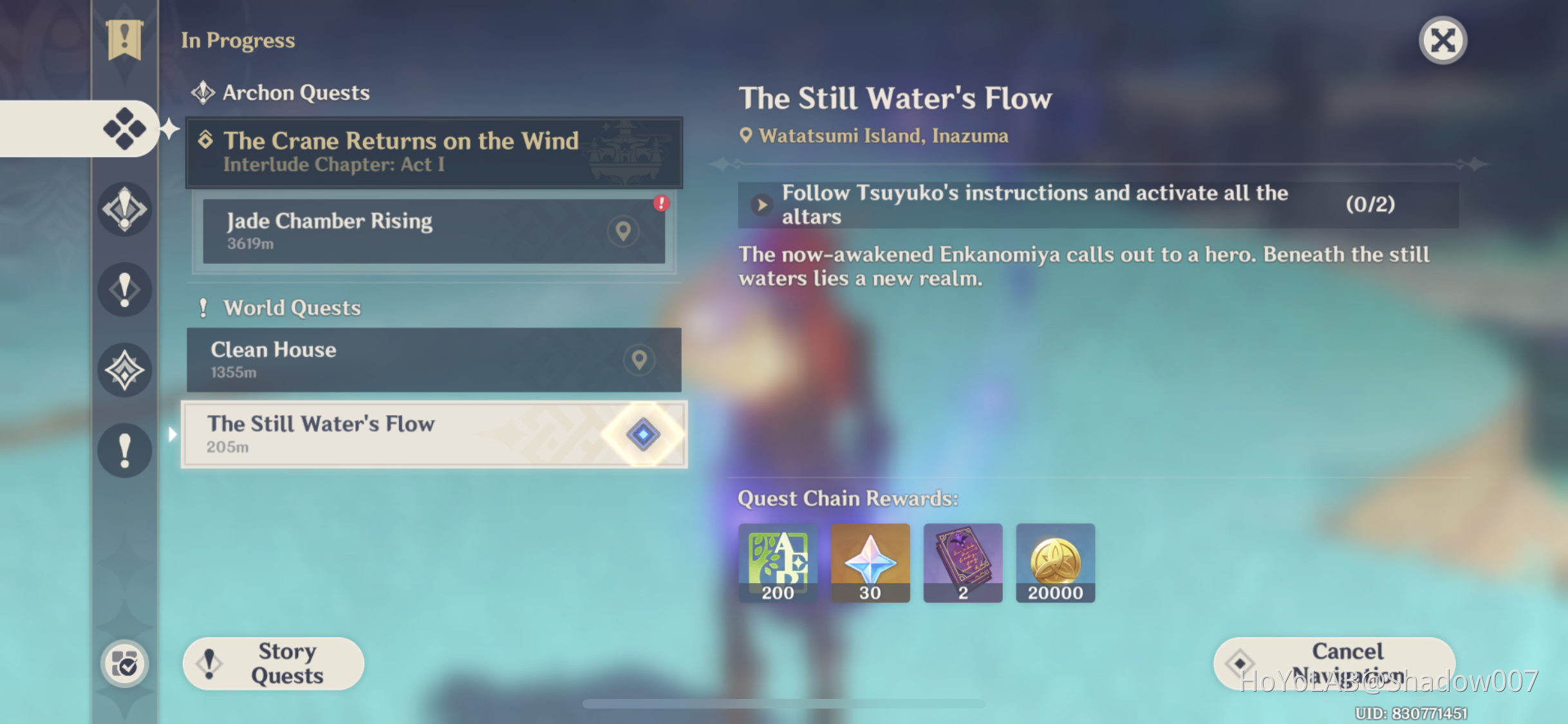Select the Jade Chamber Rising quest entry
The width and height of the screenshot is (1568, 724).
[x=386, y=232]
